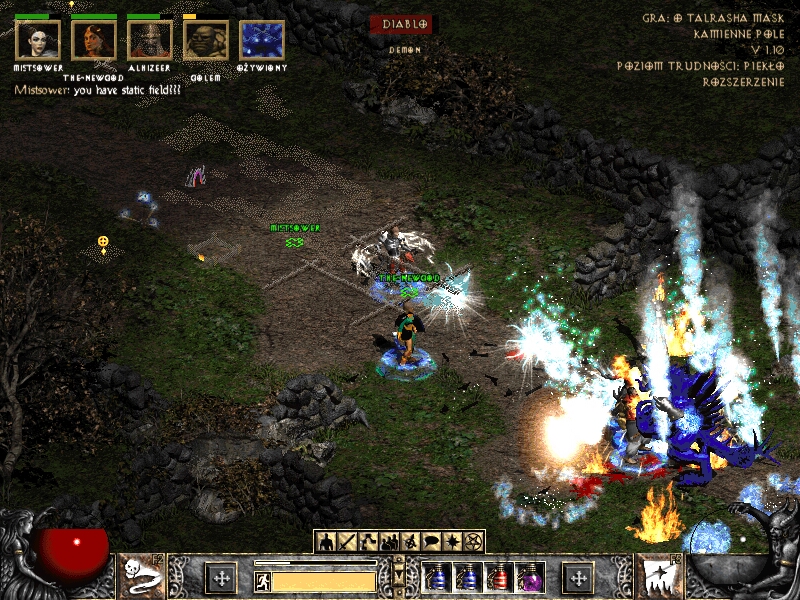This screenshot has width=800, height=600.
Task: Show the skill tree panel
Action: point(368,542)
